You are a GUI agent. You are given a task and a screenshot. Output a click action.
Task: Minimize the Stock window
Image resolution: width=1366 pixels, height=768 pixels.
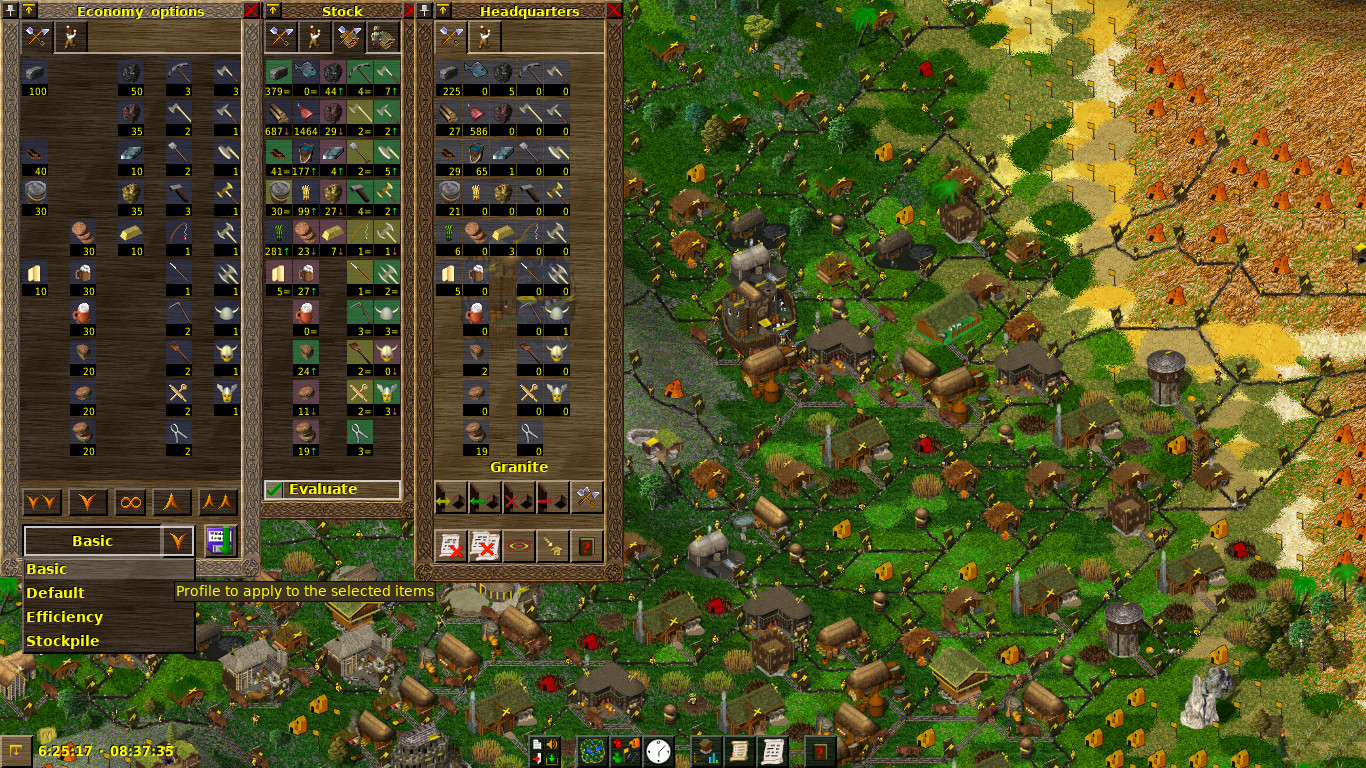point(273,11)
